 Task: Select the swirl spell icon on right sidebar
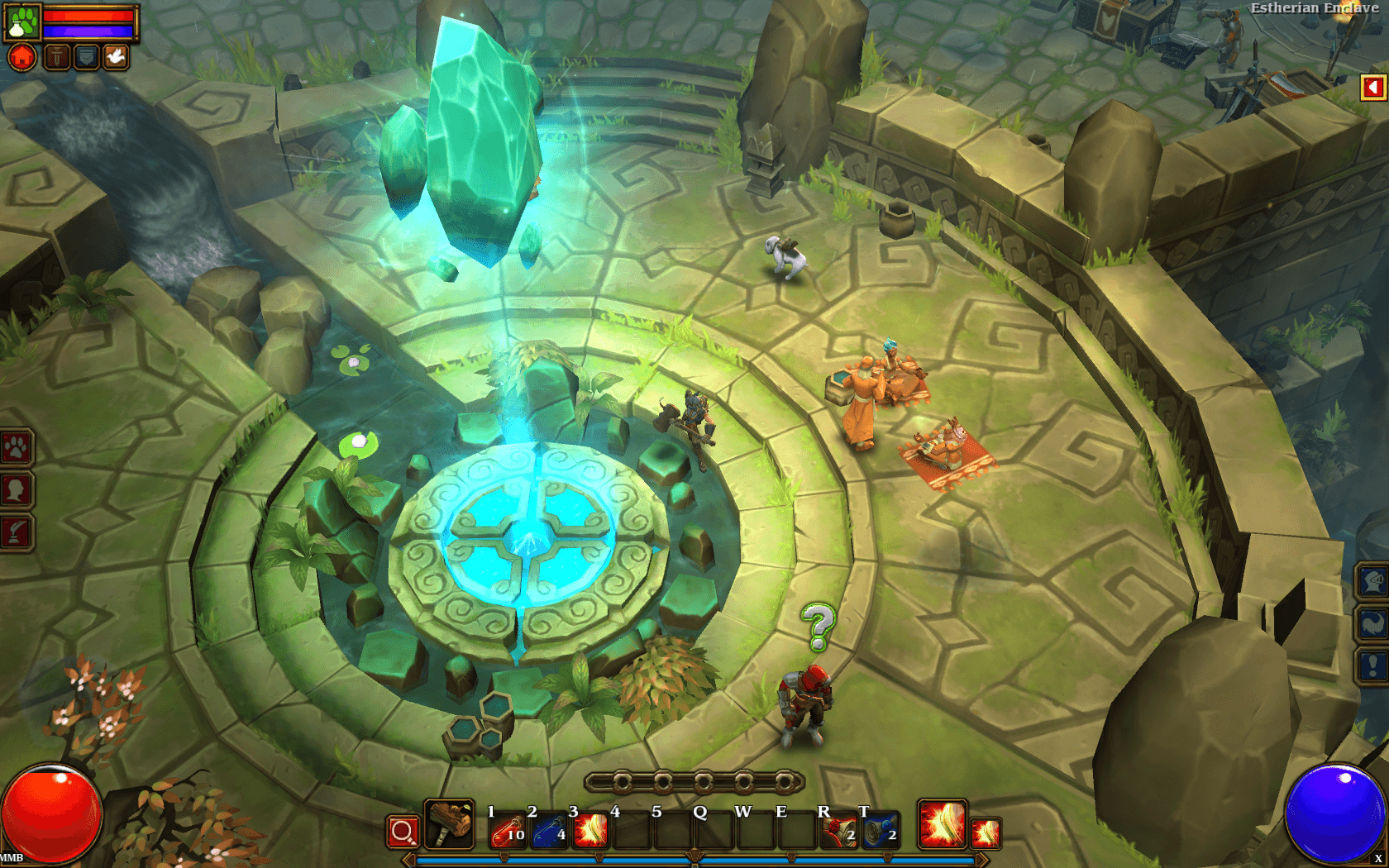1372,623
